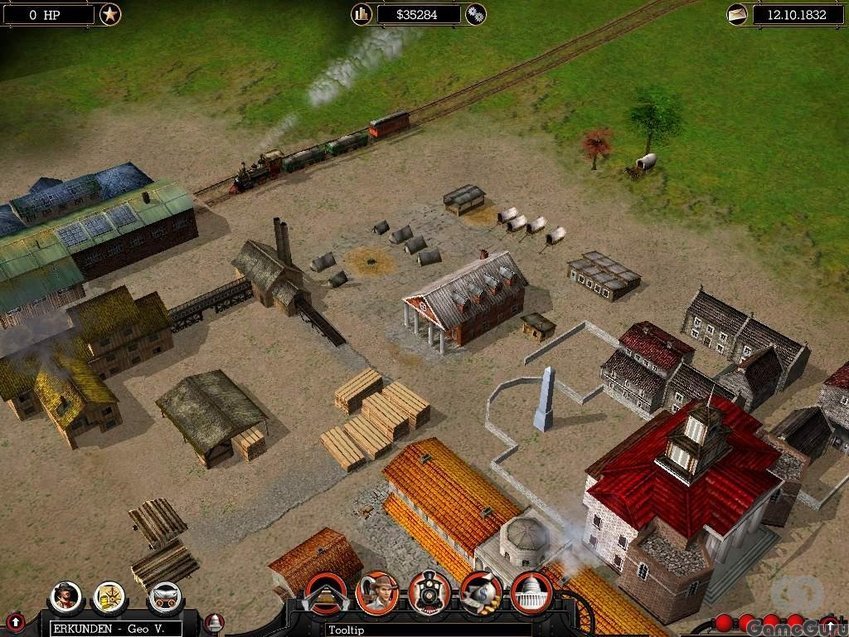Select the bearded man portrait icon
Image resolution: width=849 pixels, height=637 pixels.
pyautogui.click(x=66, y=597)
